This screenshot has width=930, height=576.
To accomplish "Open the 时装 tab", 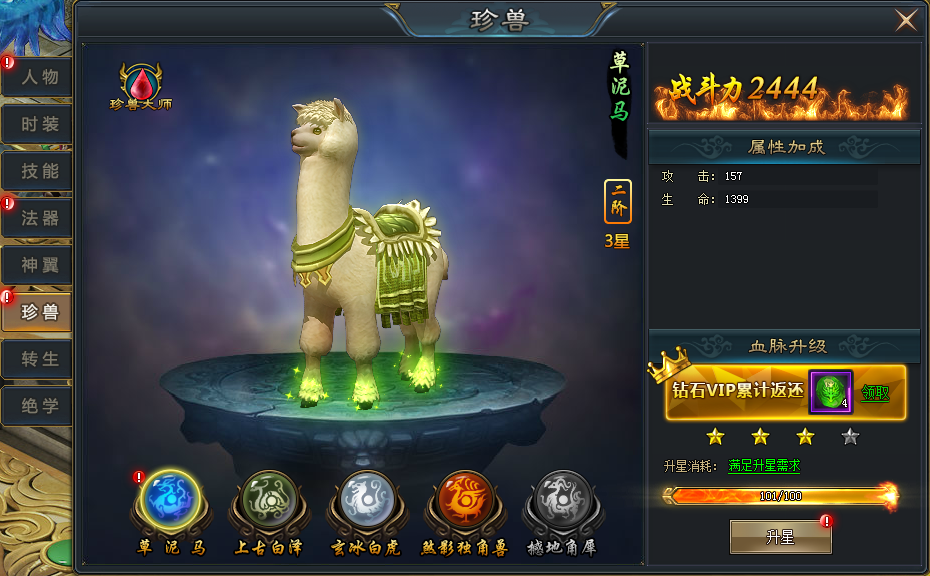I will (x=38, y=124).
